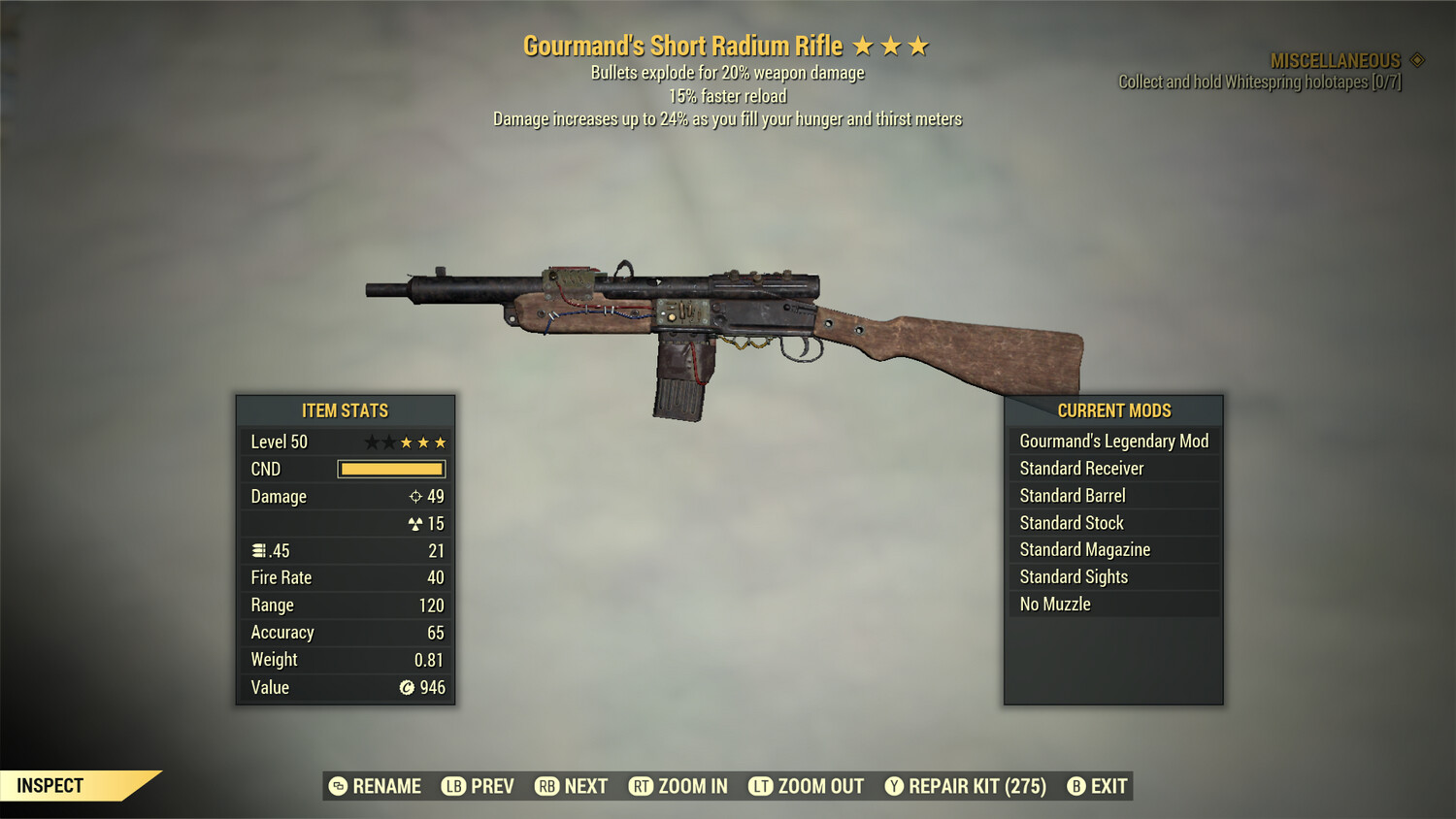Toggle the second dimmed star in item stats
Viewport: 1456px width, 819px height.
click(391, 442)
